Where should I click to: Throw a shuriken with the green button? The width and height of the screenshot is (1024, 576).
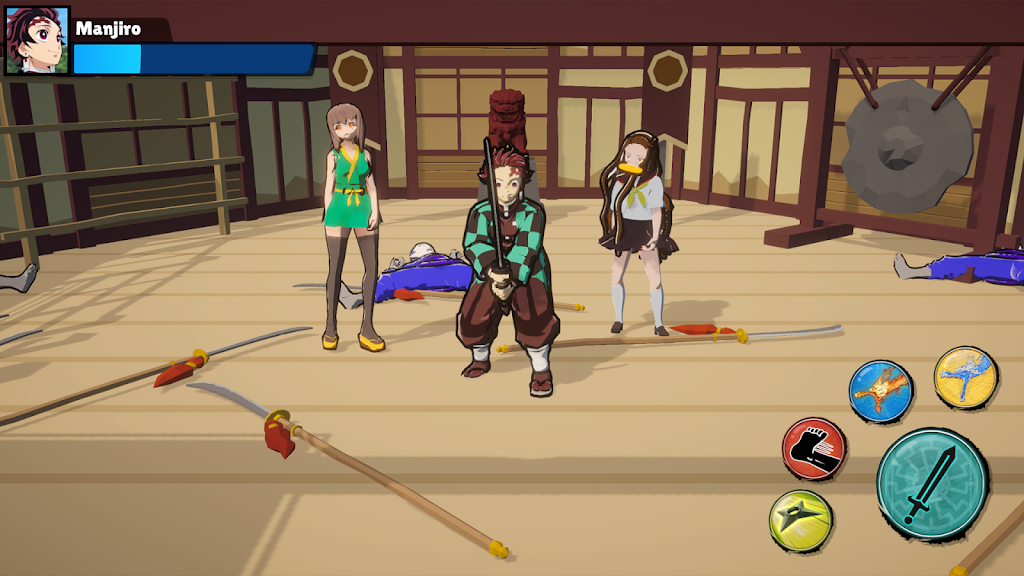pyautogui.click(x=801, y=520)
